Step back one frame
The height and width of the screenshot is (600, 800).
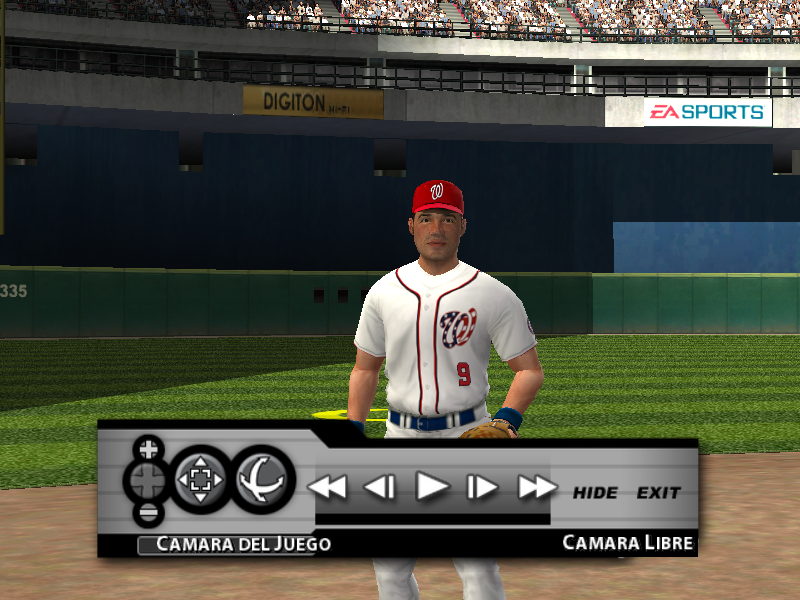point(379,487)
